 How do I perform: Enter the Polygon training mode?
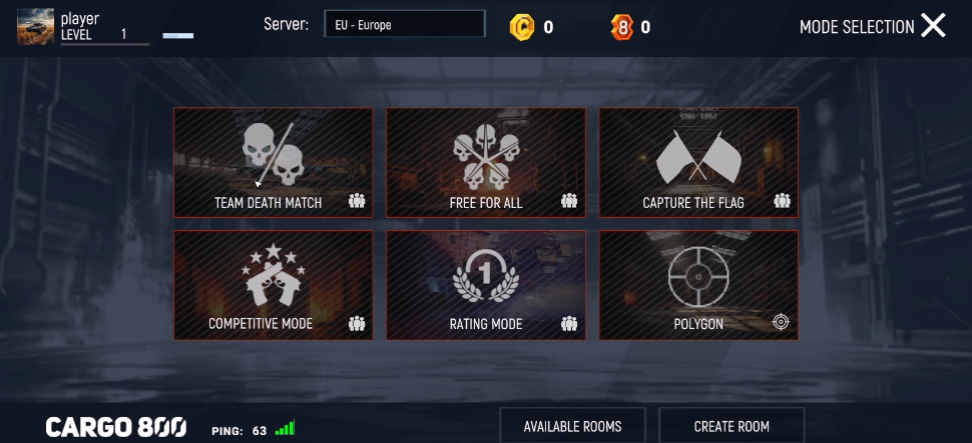click(x=698, y=285)
